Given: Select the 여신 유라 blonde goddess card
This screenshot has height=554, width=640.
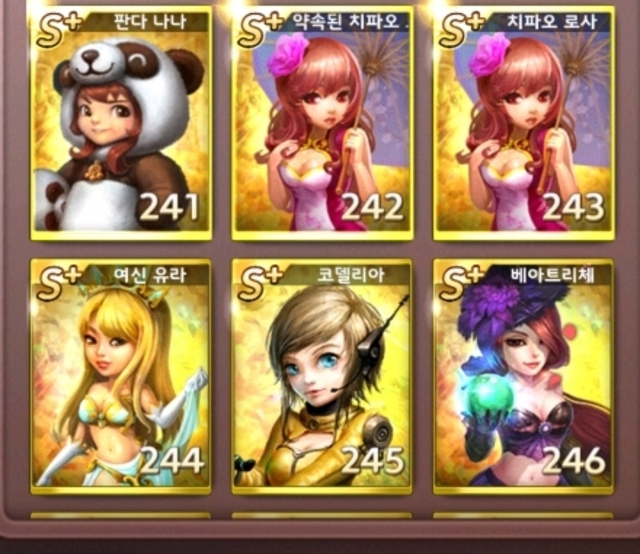Looking at the screenshot, I should click(121, 377).
